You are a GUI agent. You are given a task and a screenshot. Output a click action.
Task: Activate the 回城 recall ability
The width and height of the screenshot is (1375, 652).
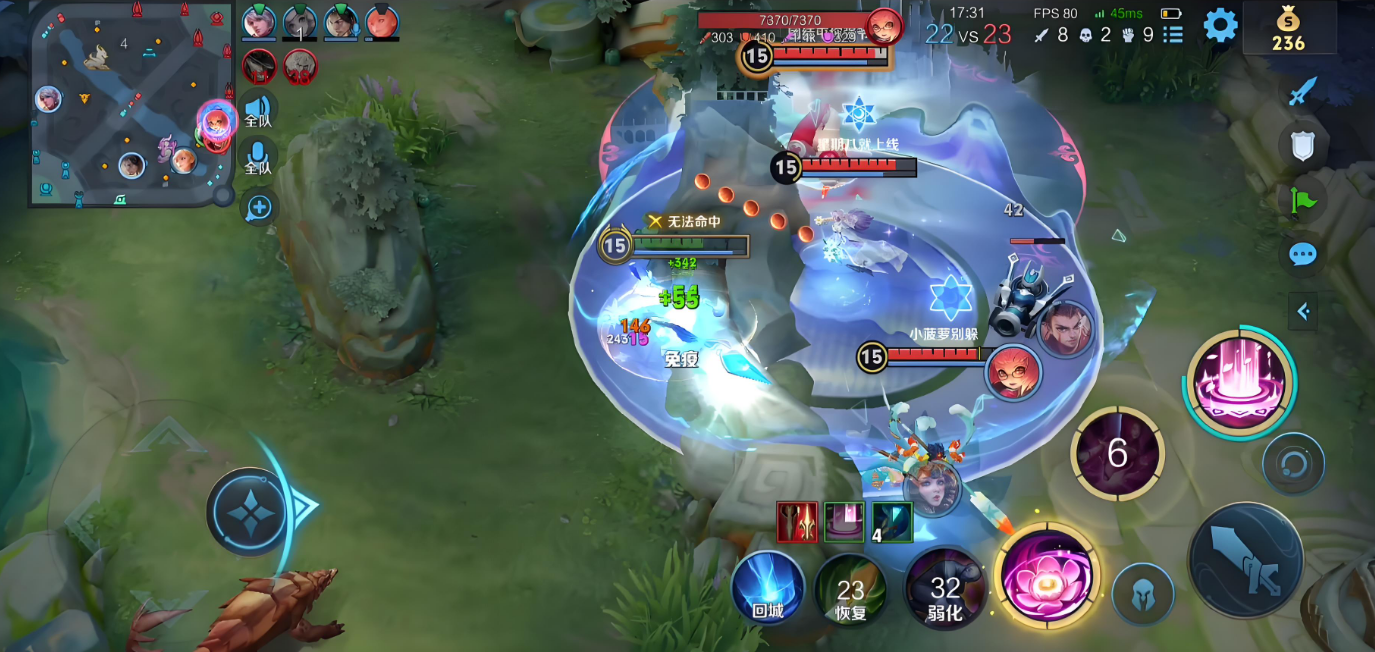tap(768, 588)
